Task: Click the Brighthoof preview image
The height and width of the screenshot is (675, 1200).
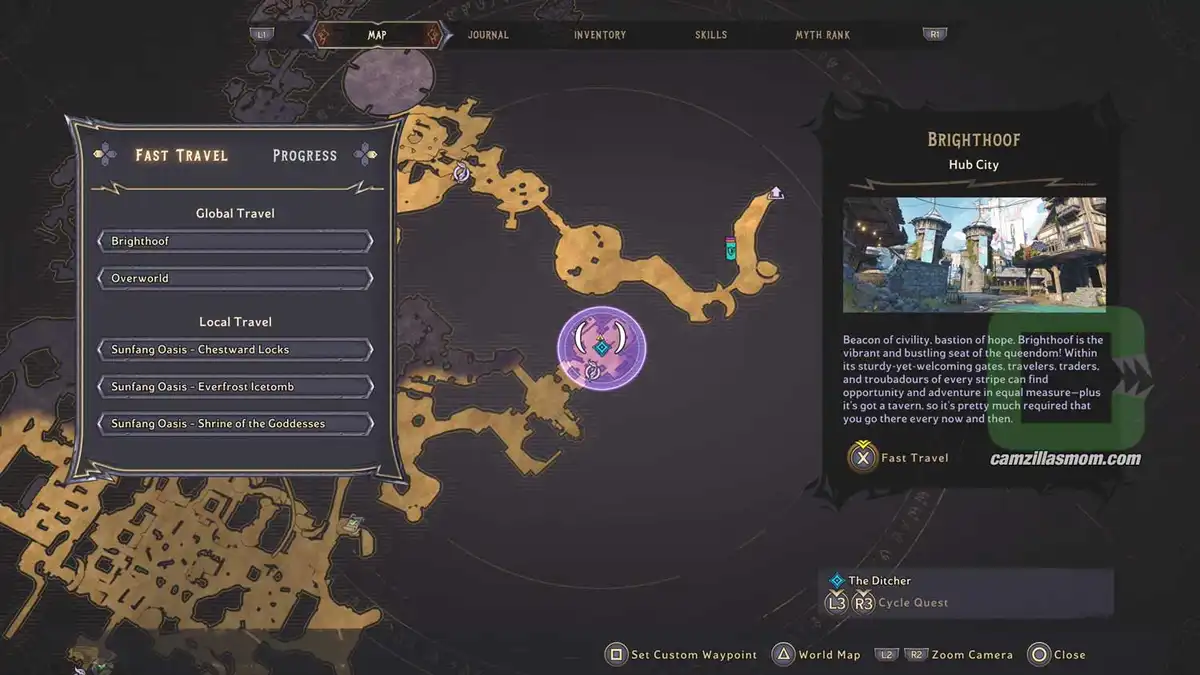Action: click(974, 254)
